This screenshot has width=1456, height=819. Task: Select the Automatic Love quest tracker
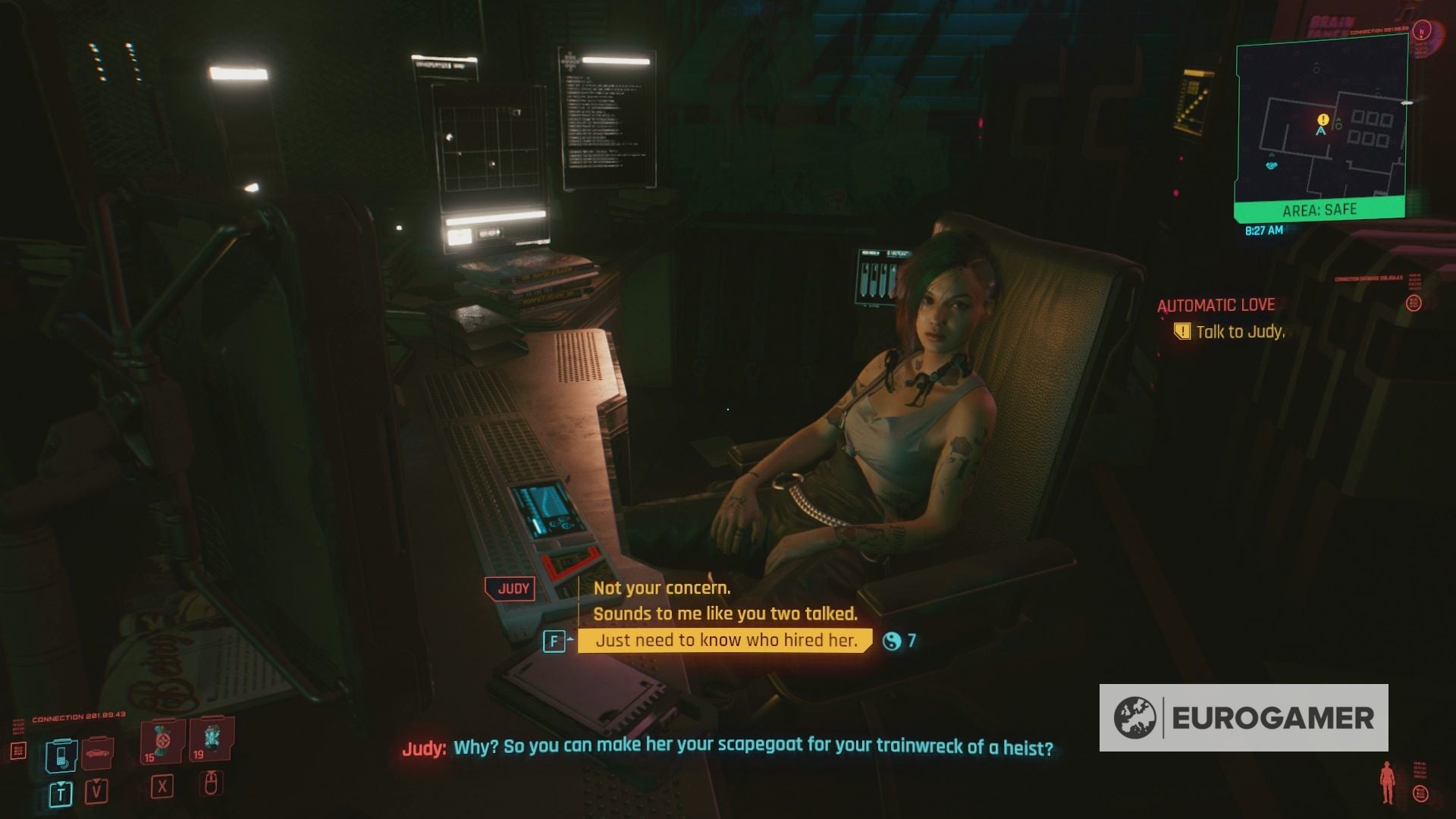point(1216,305)
